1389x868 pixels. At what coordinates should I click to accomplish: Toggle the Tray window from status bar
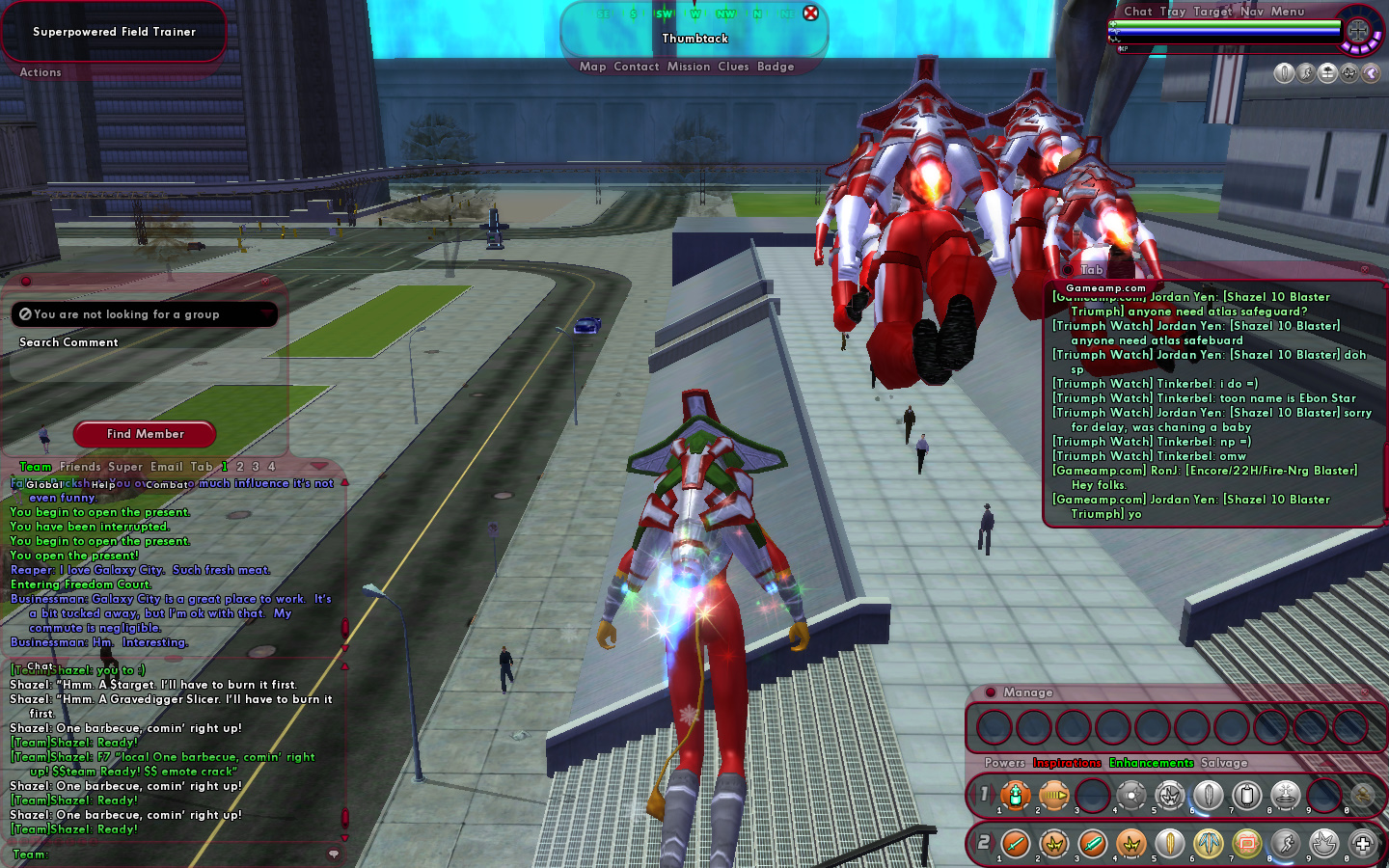click(x=1172, y=12)
